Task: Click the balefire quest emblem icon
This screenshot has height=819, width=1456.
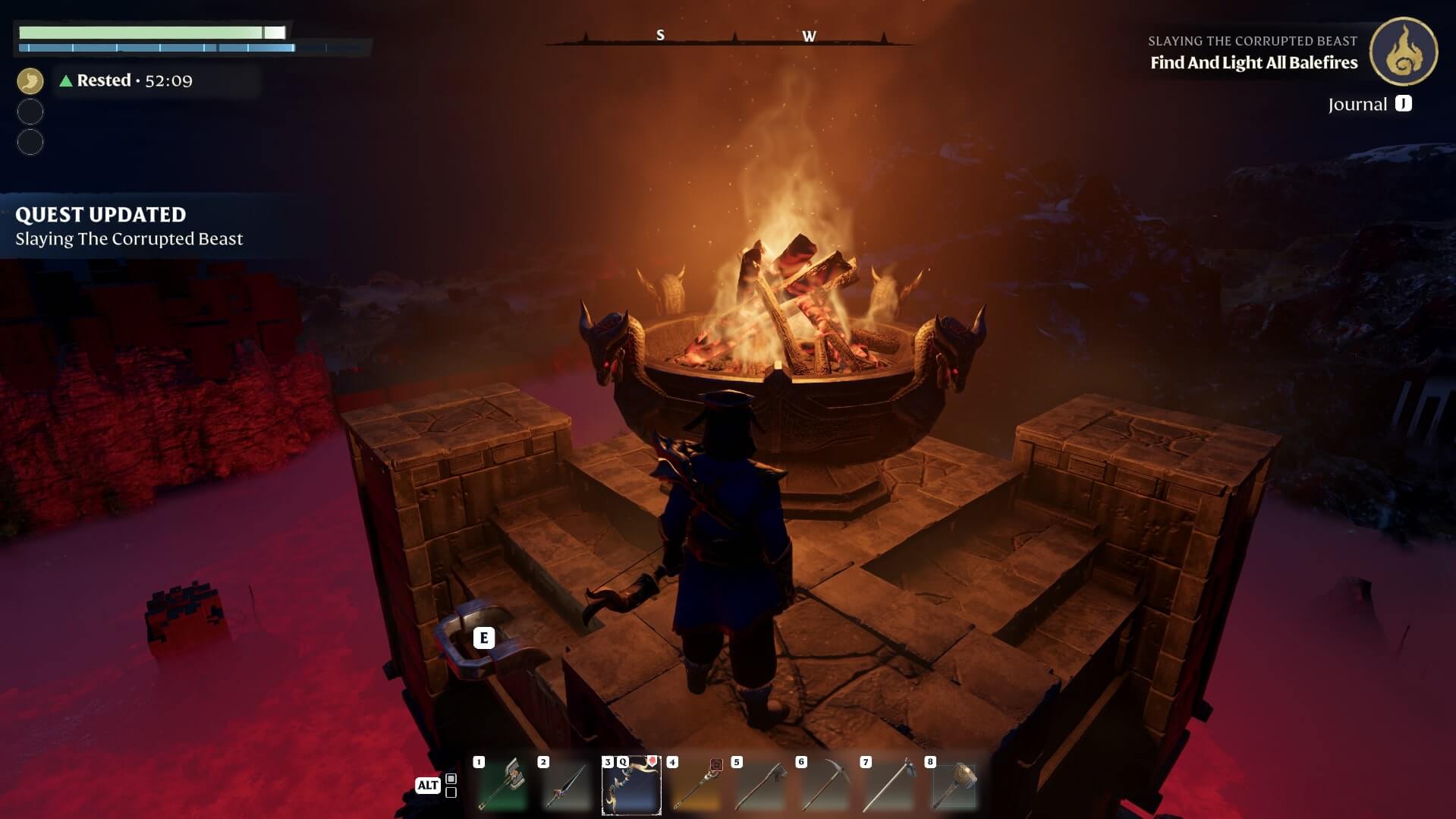Action: (x=1403, y=52)
